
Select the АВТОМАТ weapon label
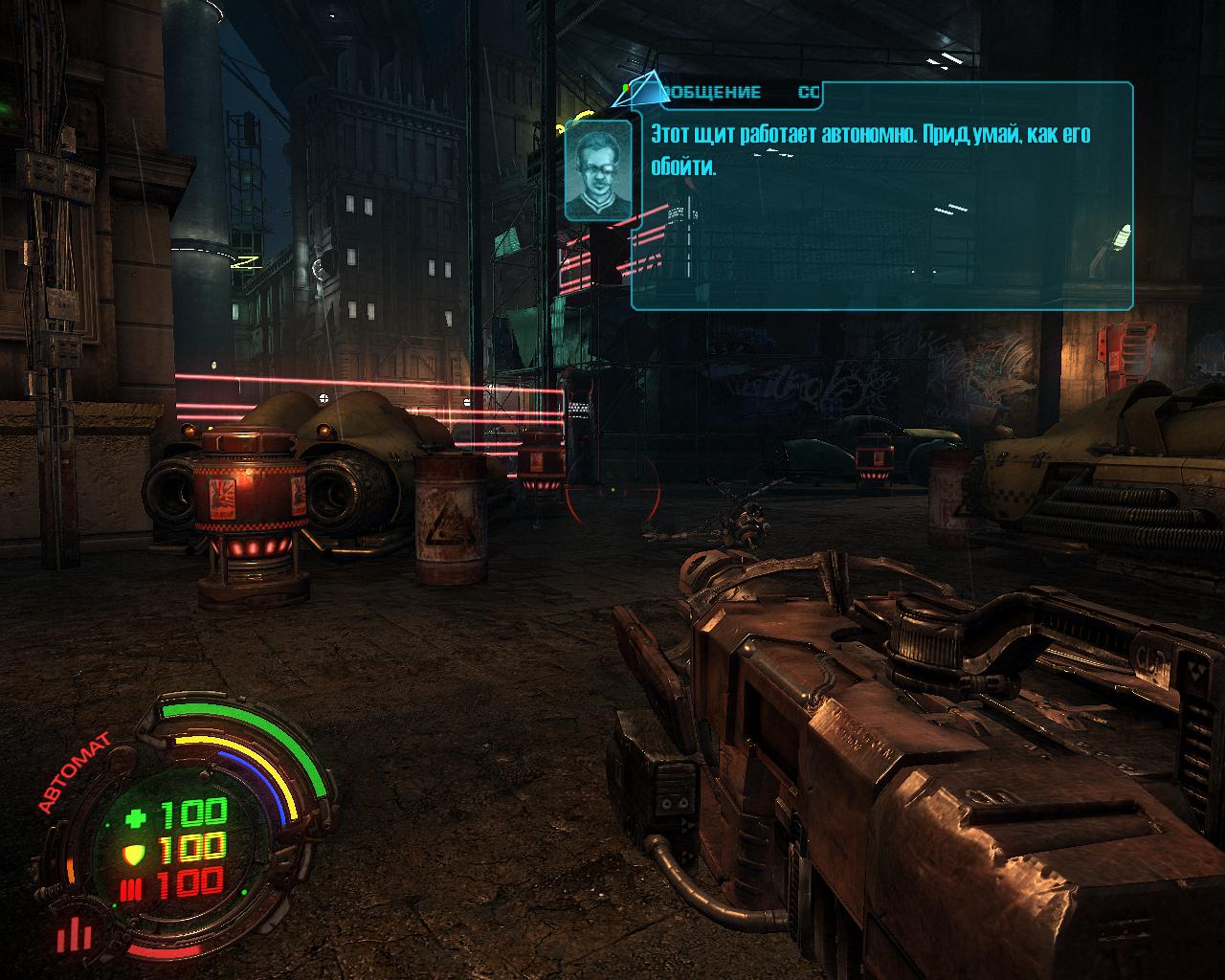point(74,771)
